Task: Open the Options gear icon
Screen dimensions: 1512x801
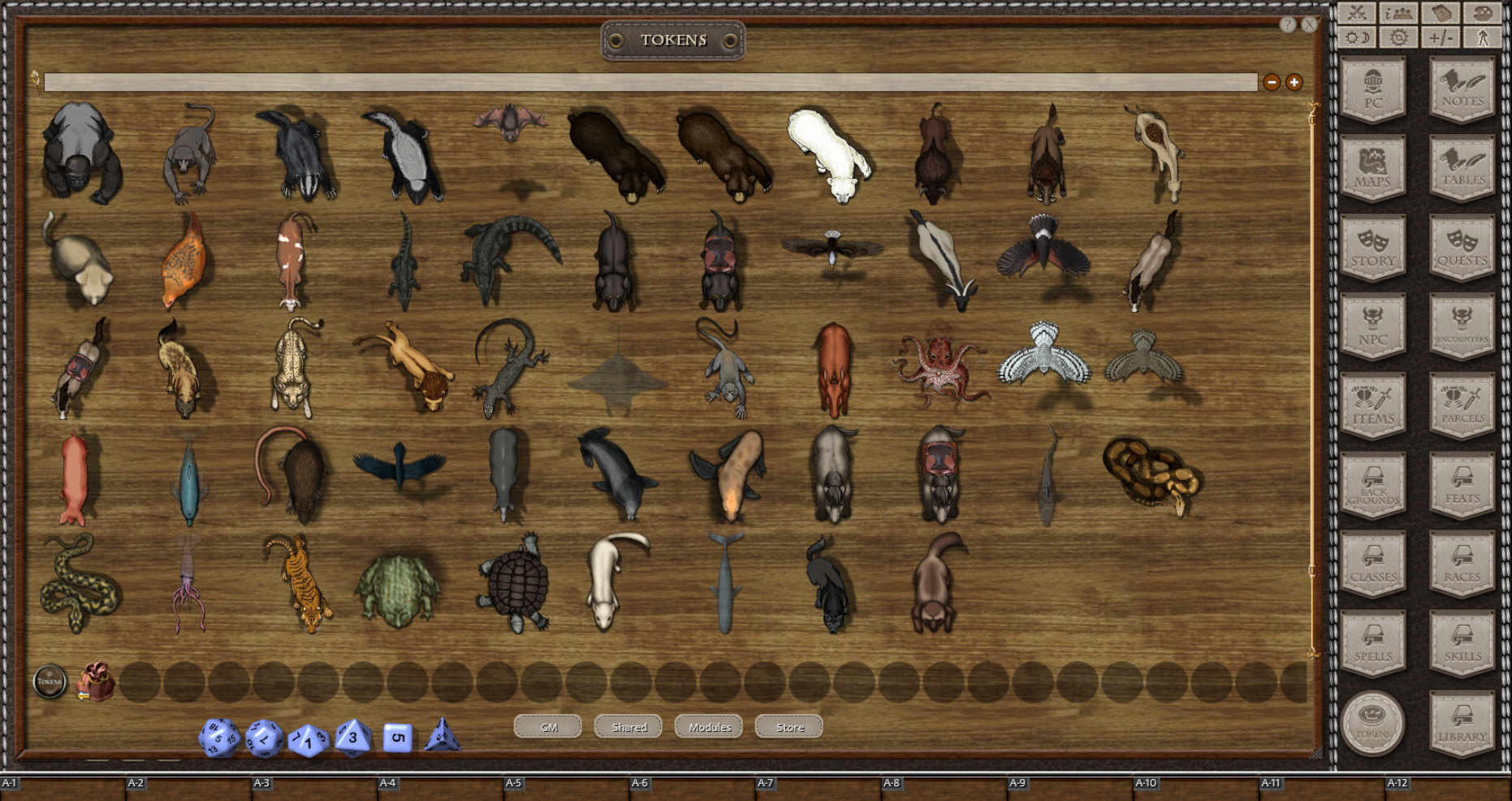Action: click(x=1398, y=39)
